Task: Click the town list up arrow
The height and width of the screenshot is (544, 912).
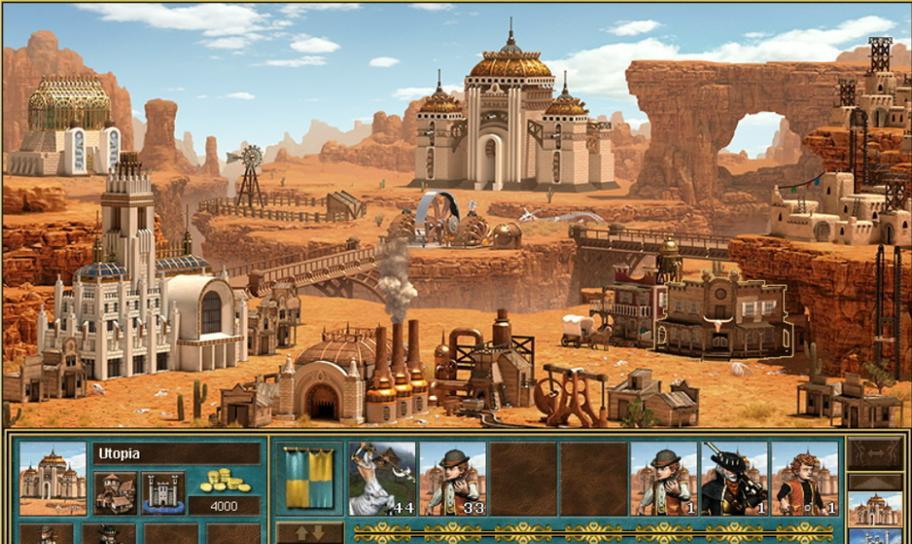Action: (875, 480)
